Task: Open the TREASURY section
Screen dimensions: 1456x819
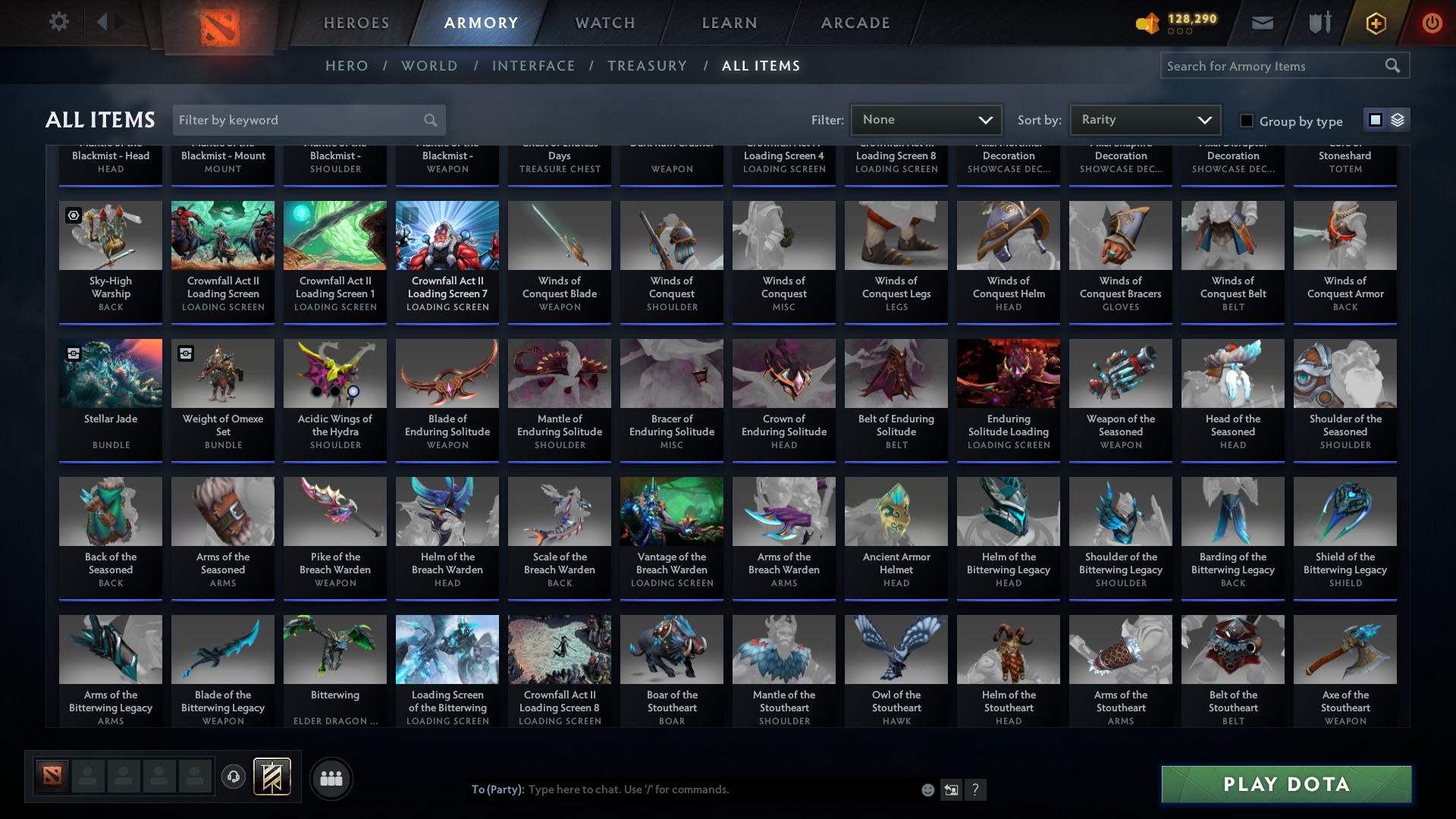Action: click(x=648, y=65)
